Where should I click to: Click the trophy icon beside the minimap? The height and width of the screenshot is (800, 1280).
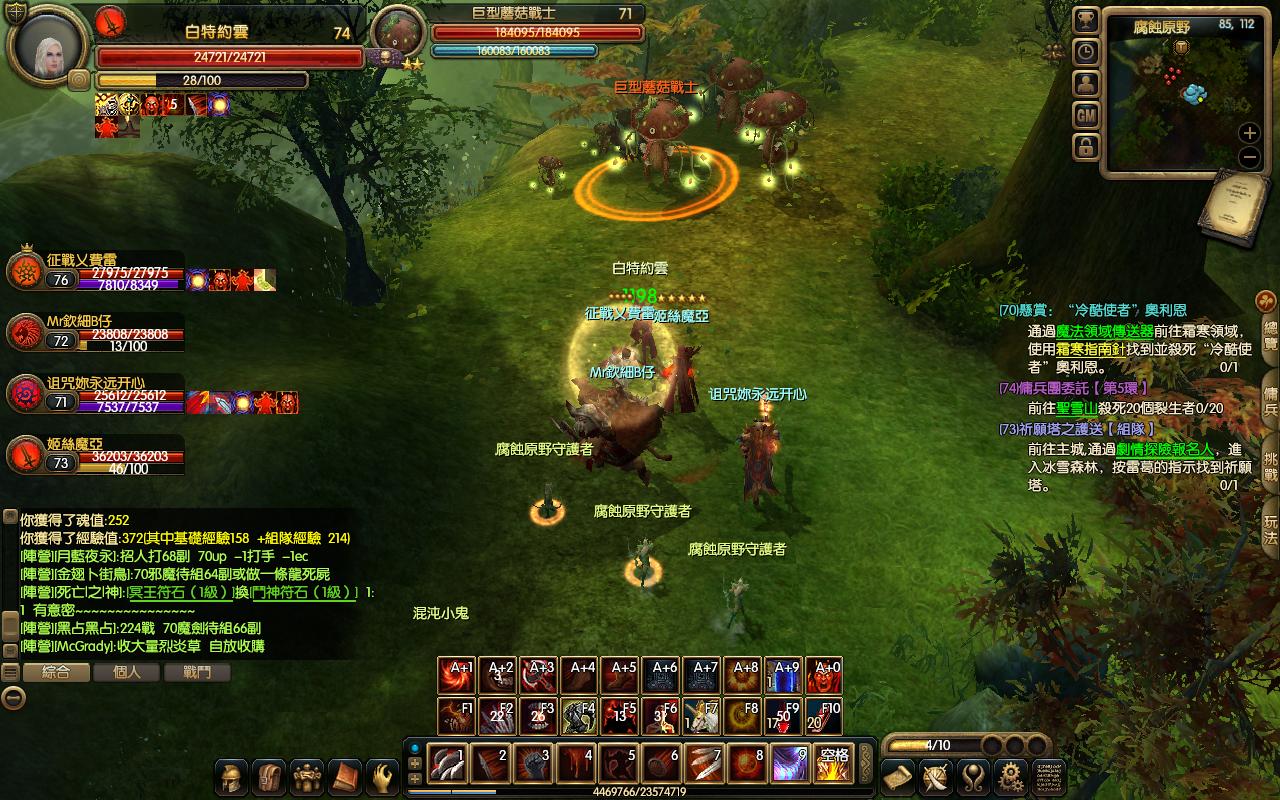(1086, 20)
